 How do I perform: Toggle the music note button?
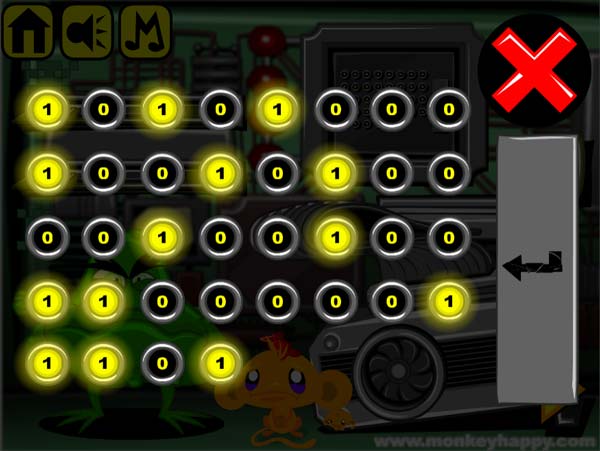point(145,32)
